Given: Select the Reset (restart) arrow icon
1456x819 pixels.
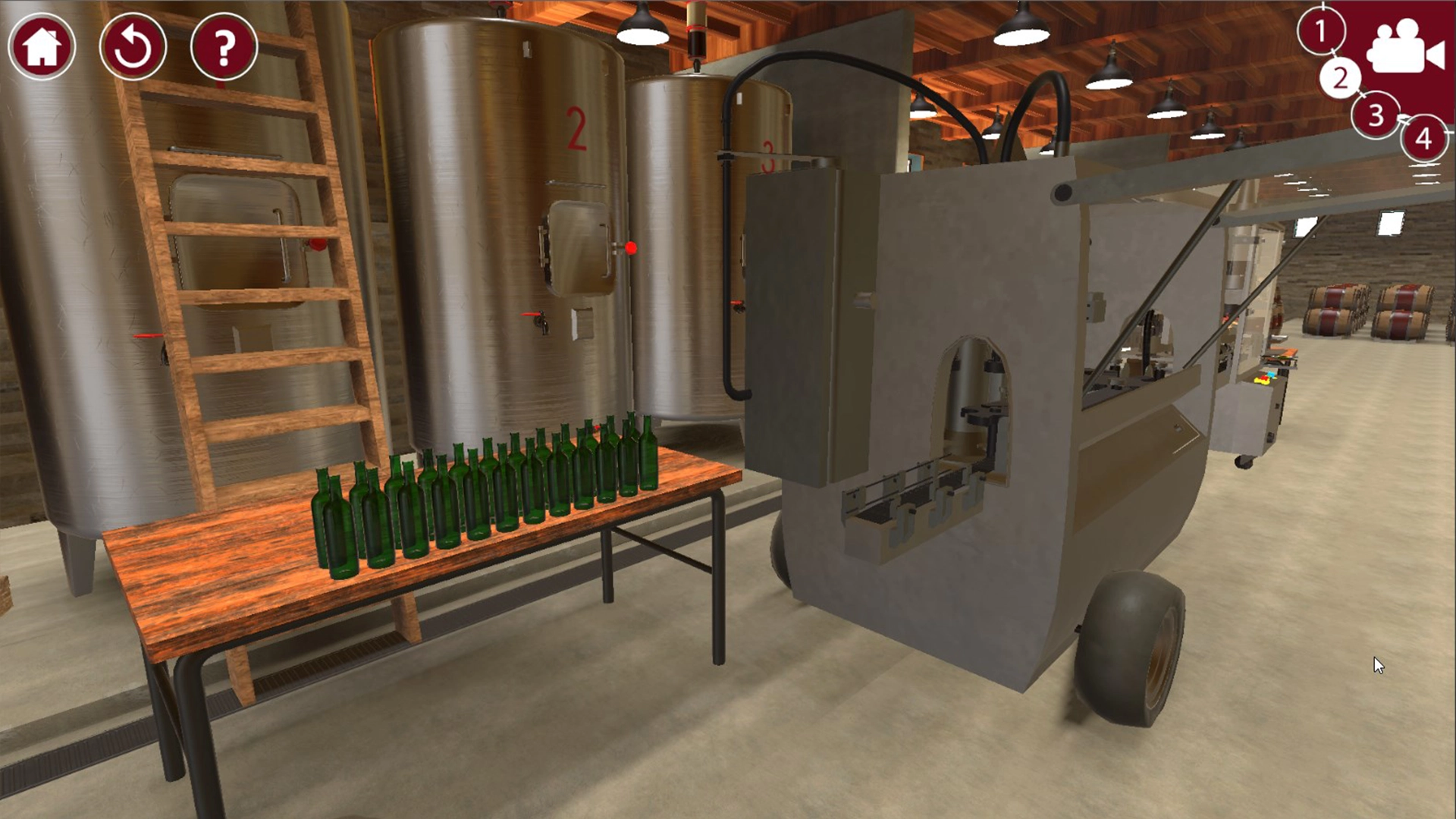Looking at the screenshot, I should coord(133,47).
